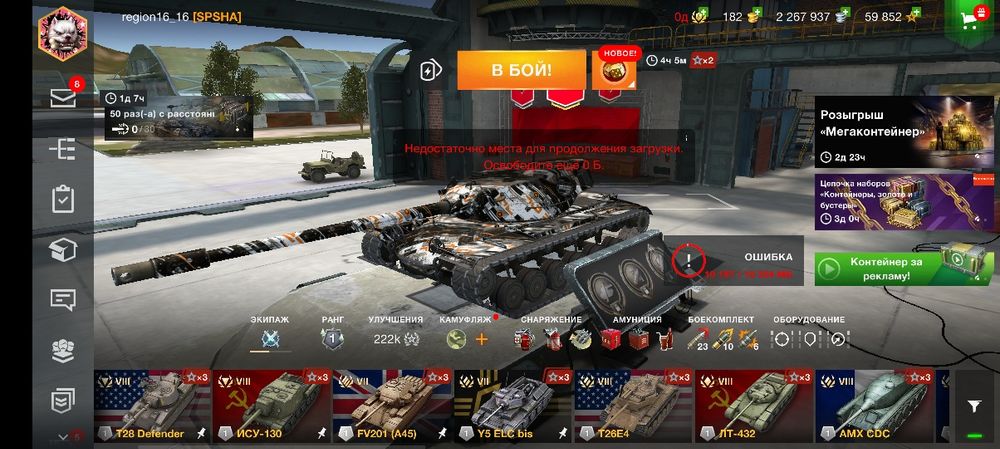Open the mail inbox envelope icon
1000x449 pixels.
pos(63,98)
